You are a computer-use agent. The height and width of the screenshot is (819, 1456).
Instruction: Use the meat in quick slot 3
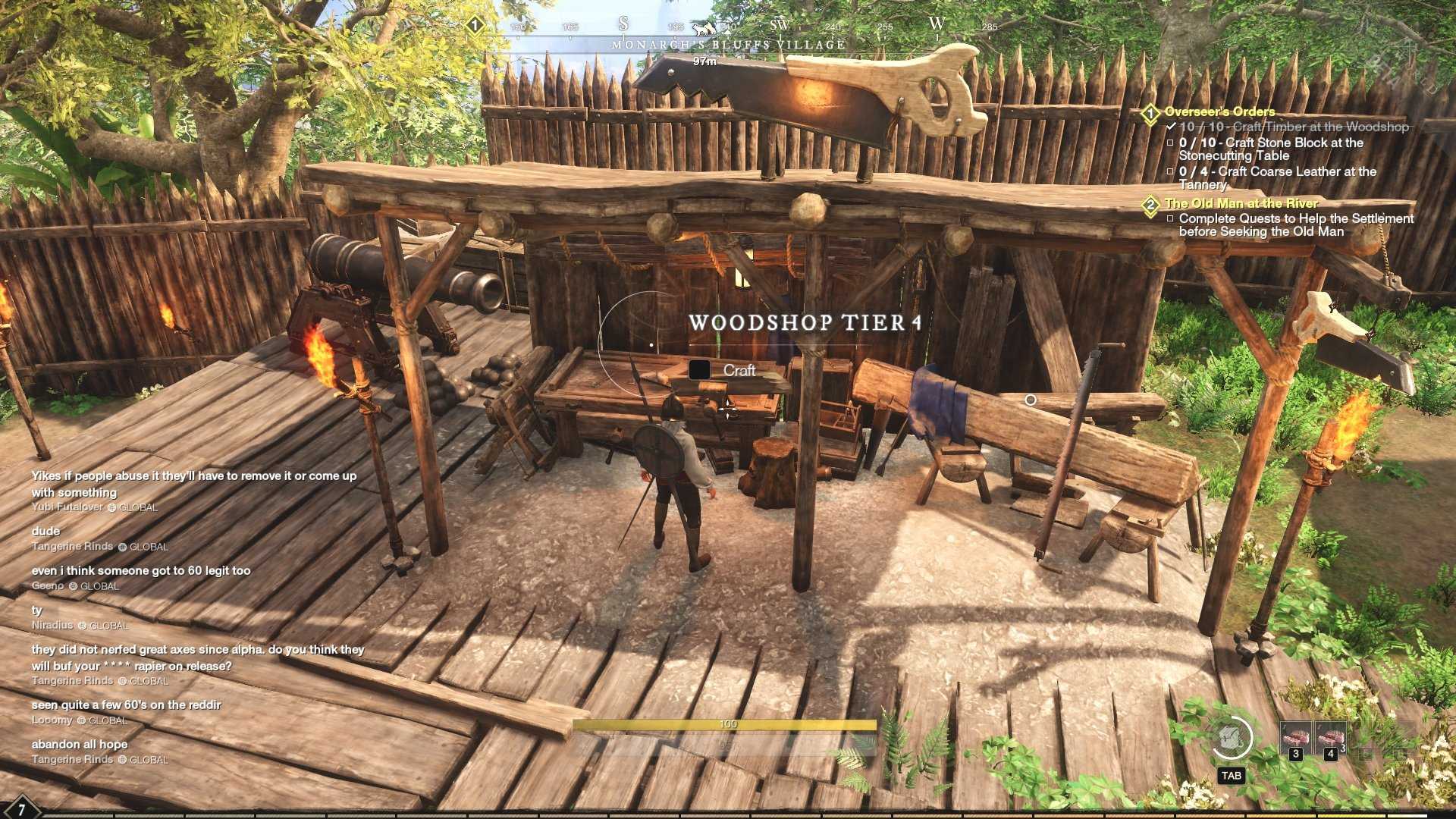(1295, 738)
